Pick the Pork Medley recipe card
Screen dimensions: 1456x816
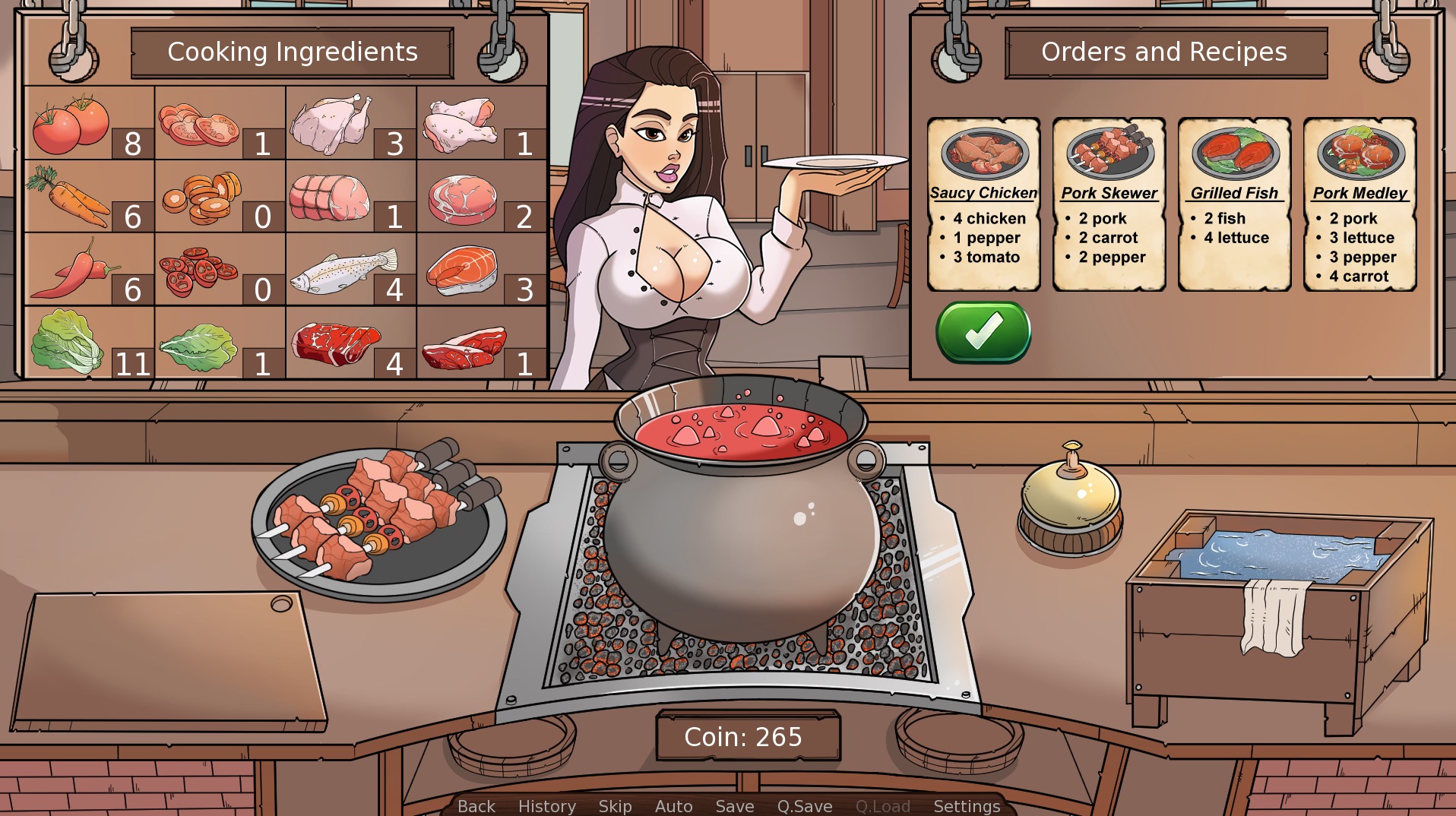pyautogui.click(x=1359, y=204)
